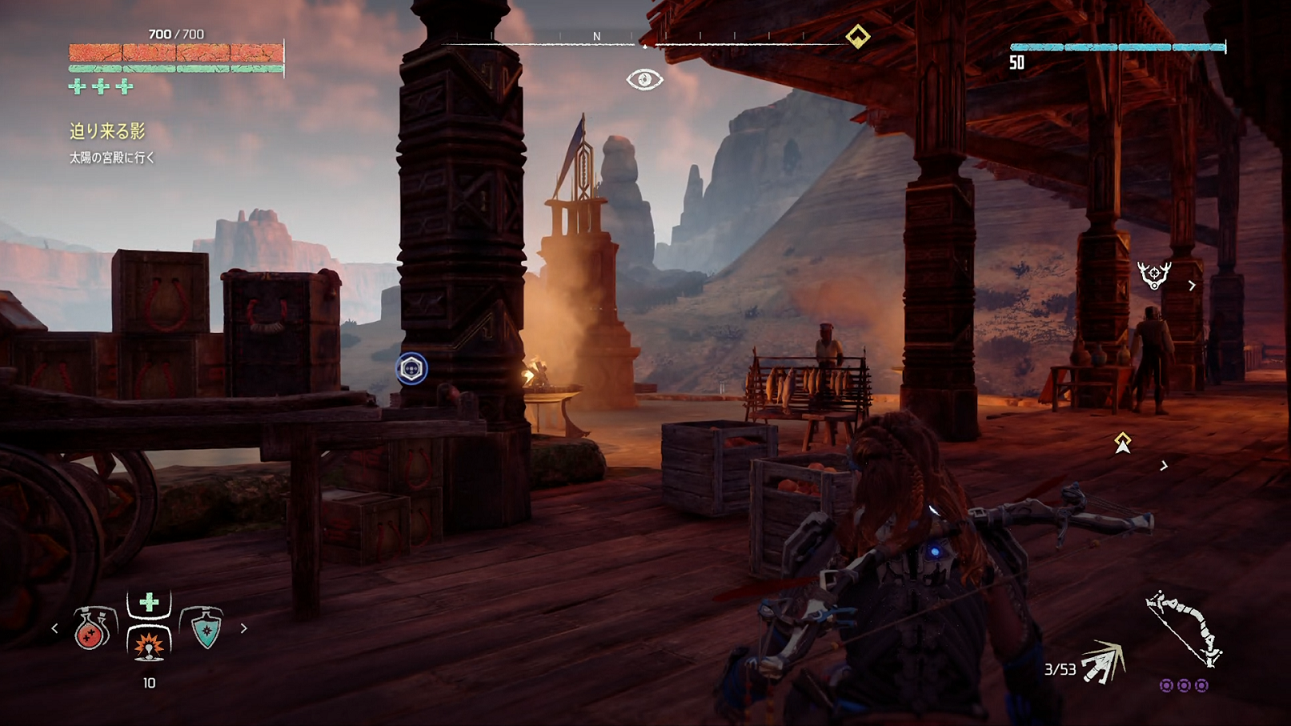Click the blue hexagon marker icon
Screen dimensions: 1291x726
click(x=411, y=369)
